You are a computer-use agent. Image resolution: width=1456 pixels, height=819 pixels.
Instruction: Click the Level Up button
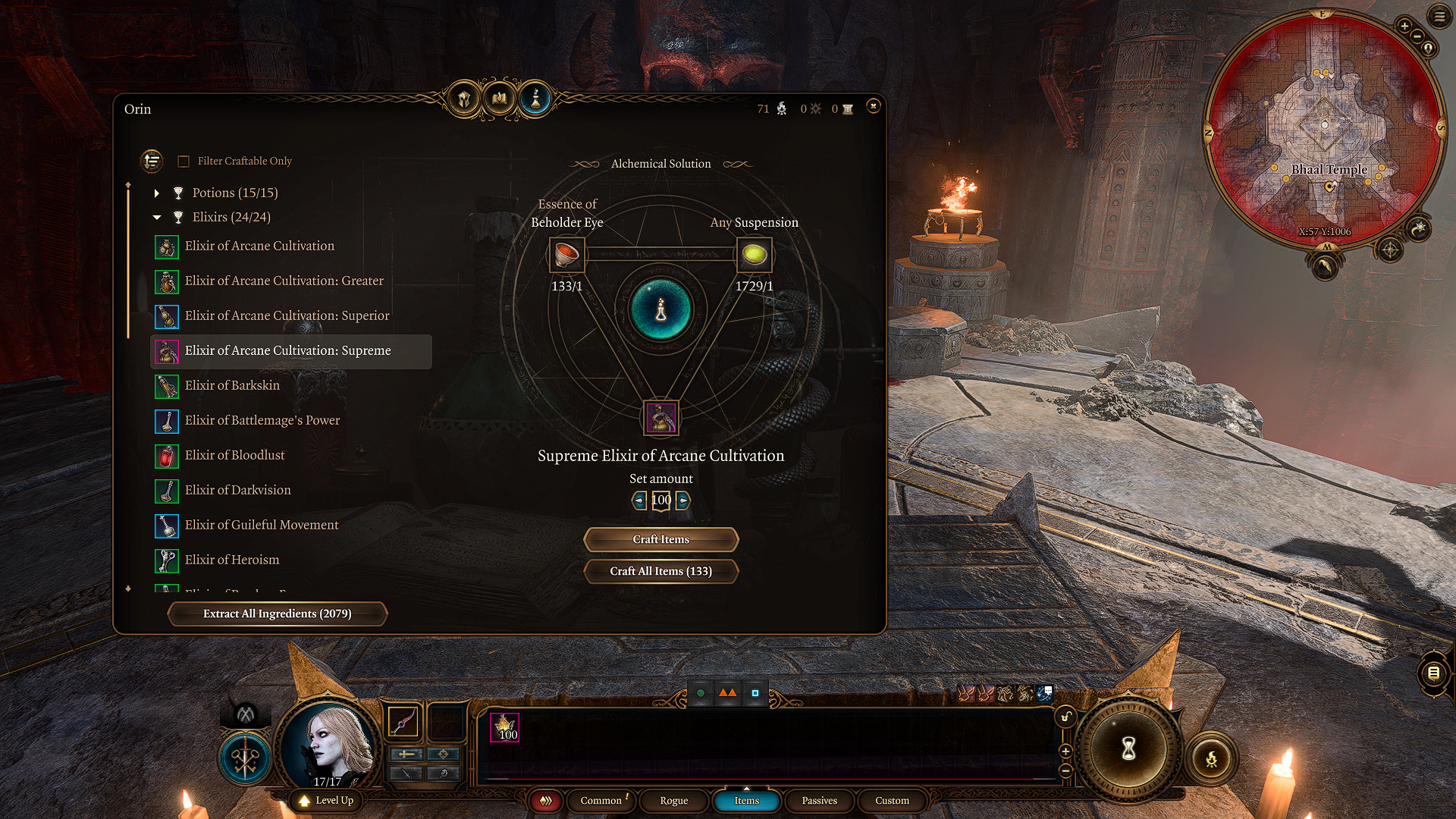[x=327, y=801]
